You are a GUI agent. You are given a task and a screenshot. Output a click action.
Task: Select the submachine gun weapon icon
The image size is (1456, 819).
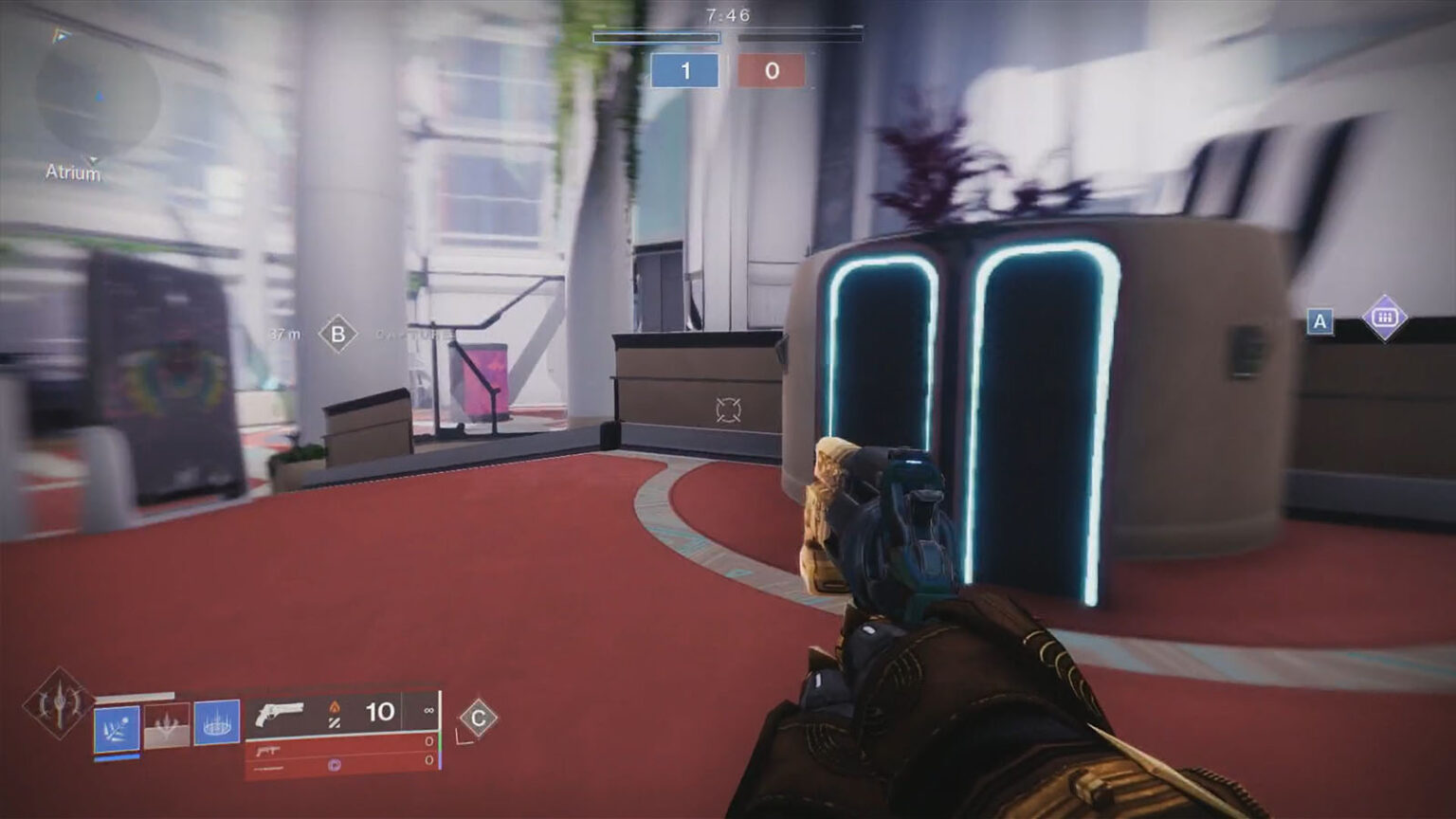coord(267,749)
